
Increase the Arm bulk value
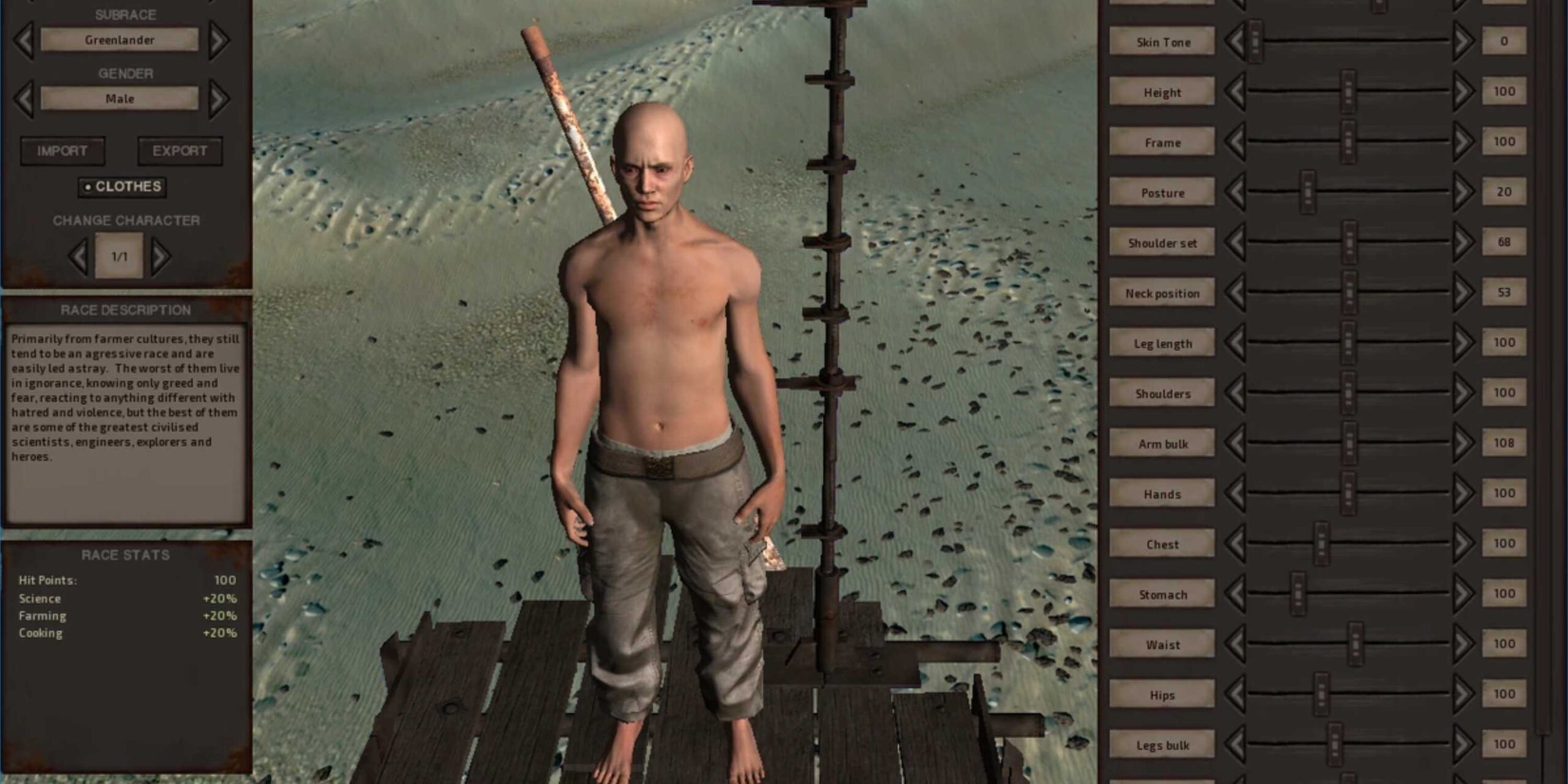pyautogui.click(x=1464, y=443)
